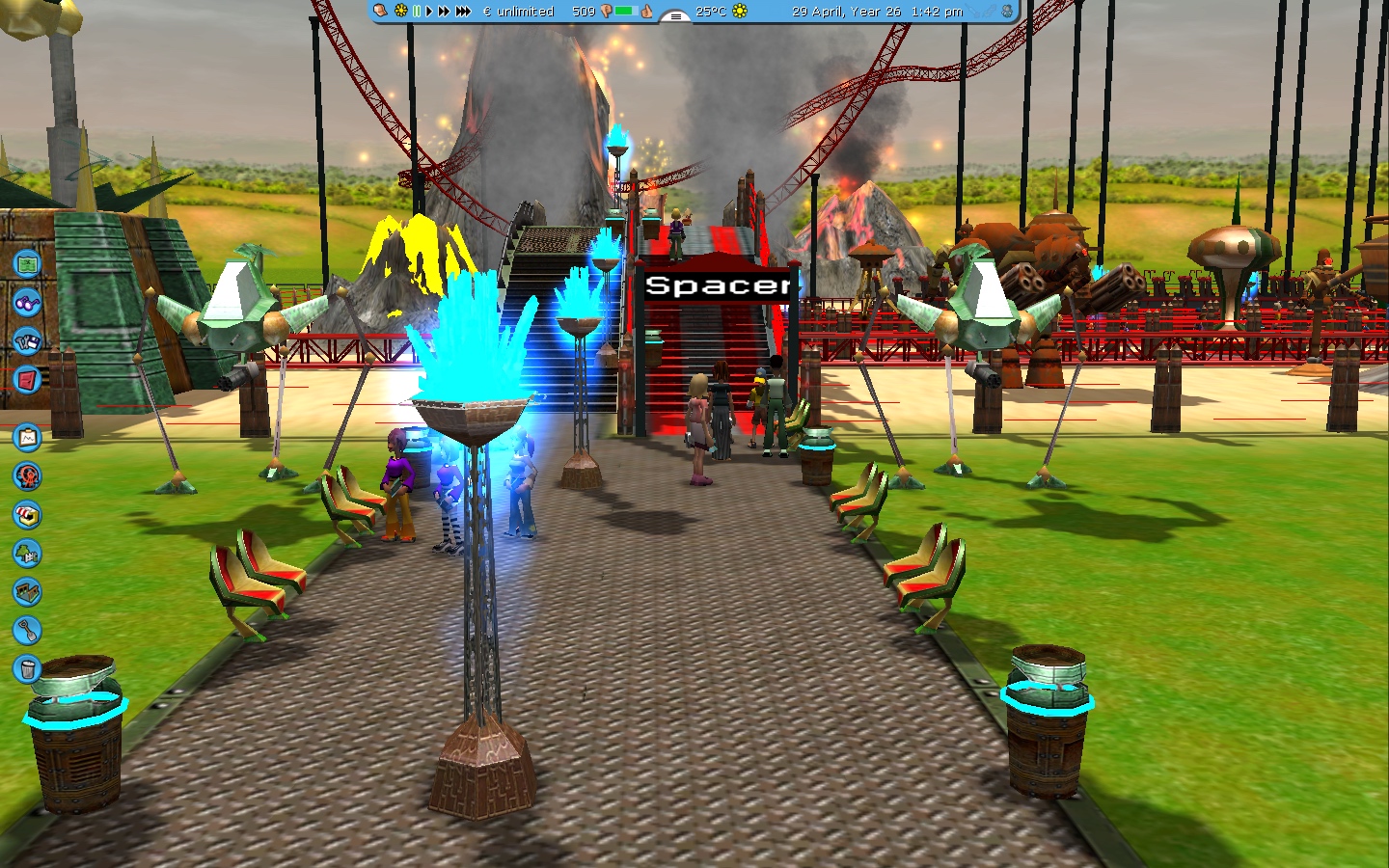Open the rides Ferris wheel menu
Screen dimensions: 1389x868
coord(27,475)
